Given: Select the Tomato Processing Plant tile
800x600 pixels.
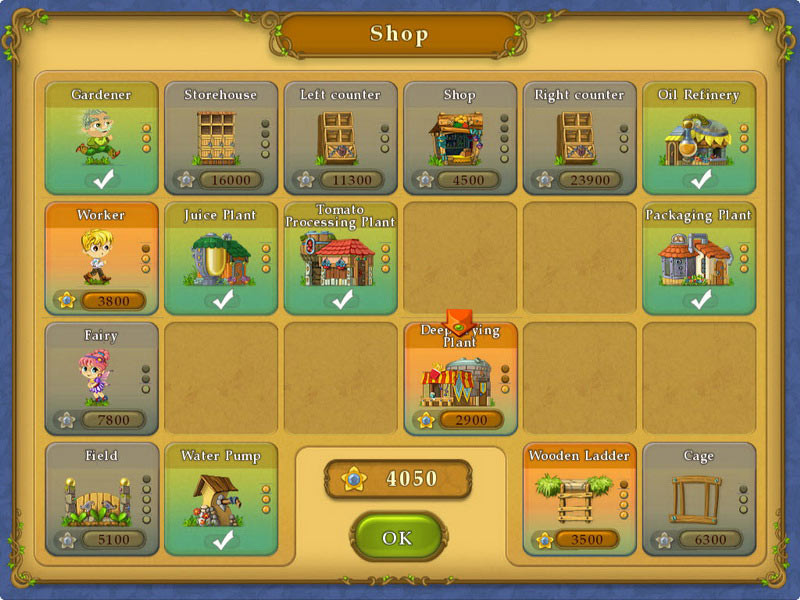Looking at the screenshot, I should (340, 258).
